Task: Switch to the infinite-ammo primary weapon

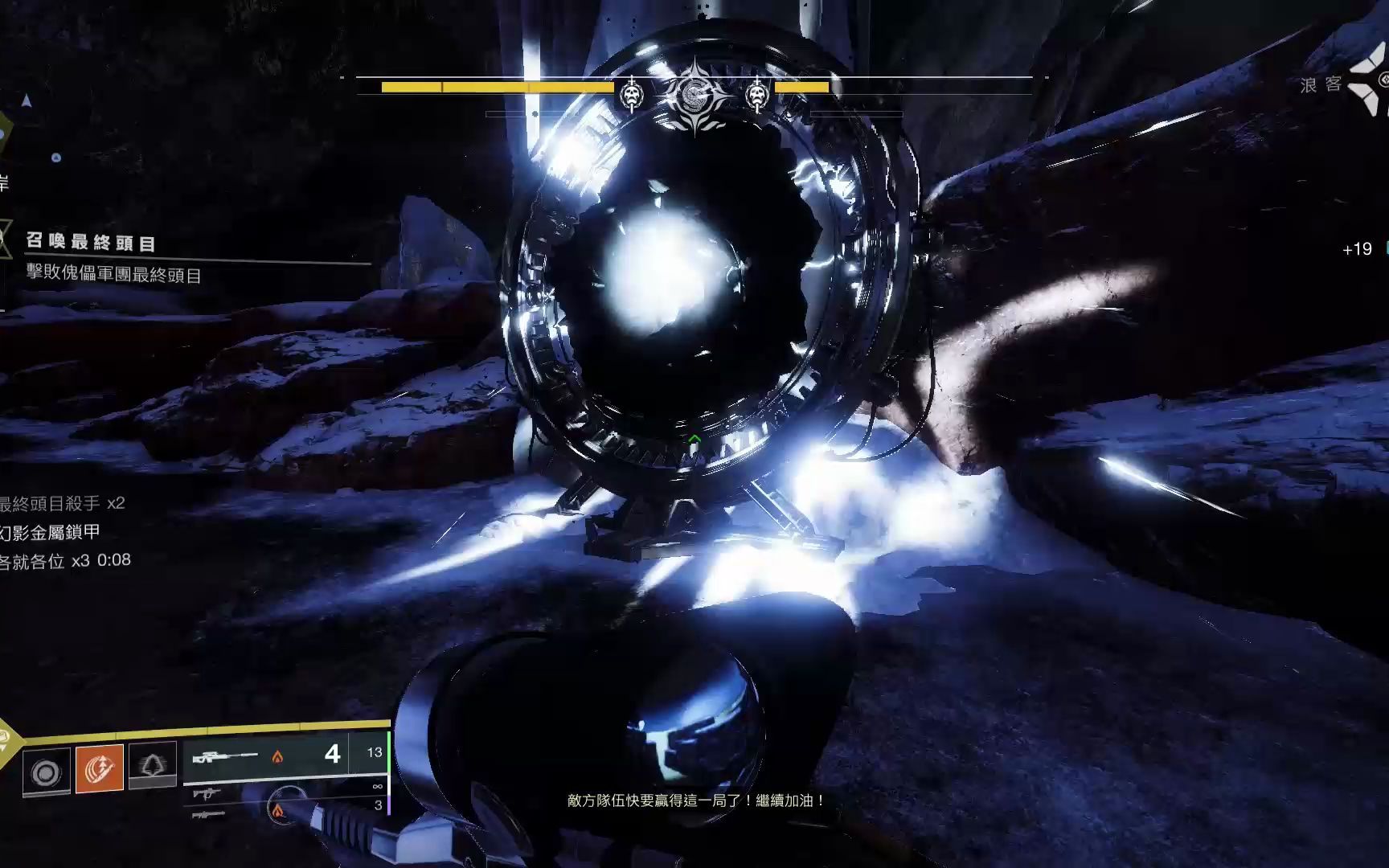Action: click(x=207, y=793)
